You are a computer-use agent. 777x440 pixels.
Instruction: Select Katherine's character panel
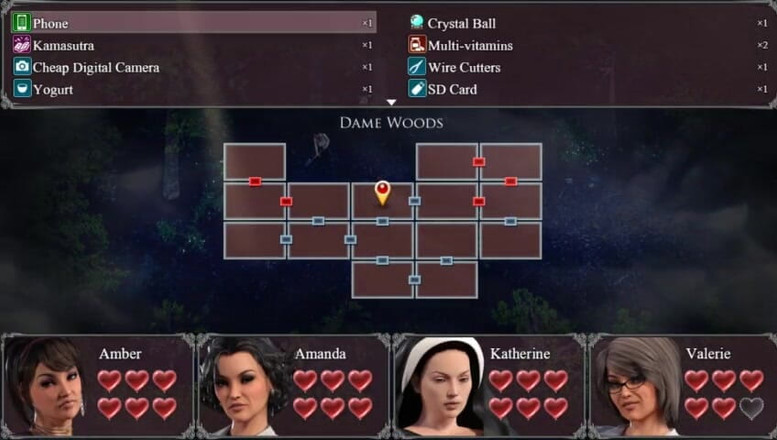pos(488,386)
